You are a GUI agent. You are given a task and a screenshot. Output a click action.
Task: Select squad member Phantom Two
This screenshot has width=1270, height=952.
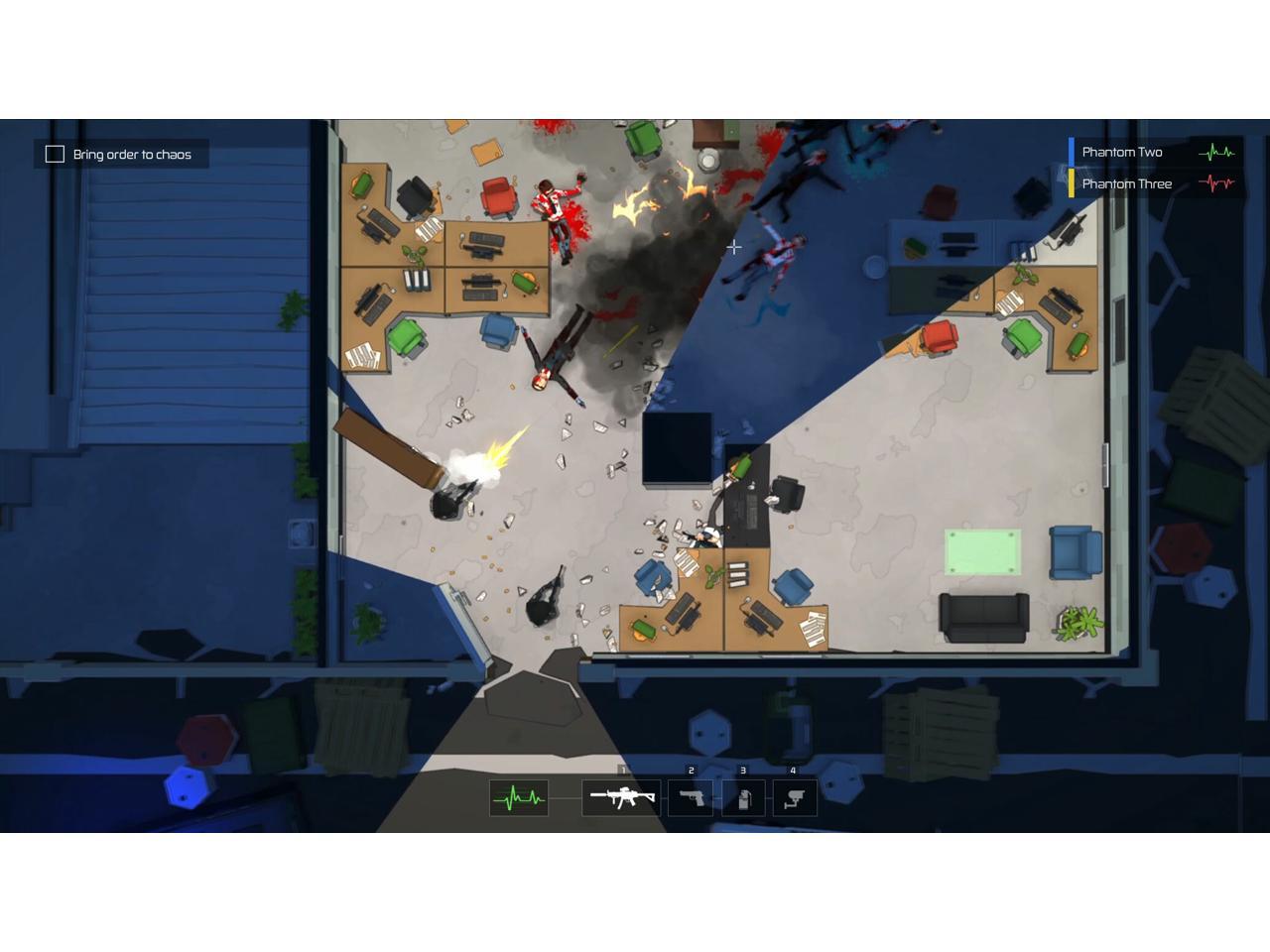1122,152
